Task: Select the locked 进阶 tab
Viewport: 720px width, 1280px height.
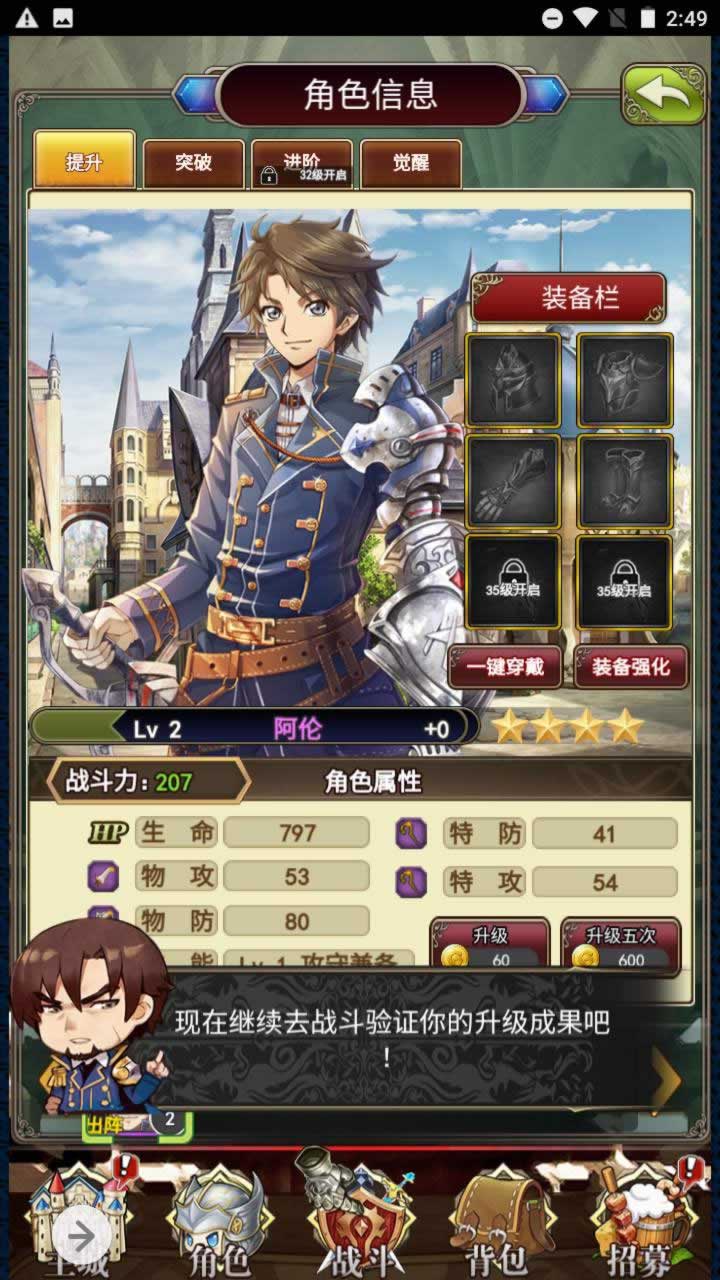Action: (x=302, y=164)
